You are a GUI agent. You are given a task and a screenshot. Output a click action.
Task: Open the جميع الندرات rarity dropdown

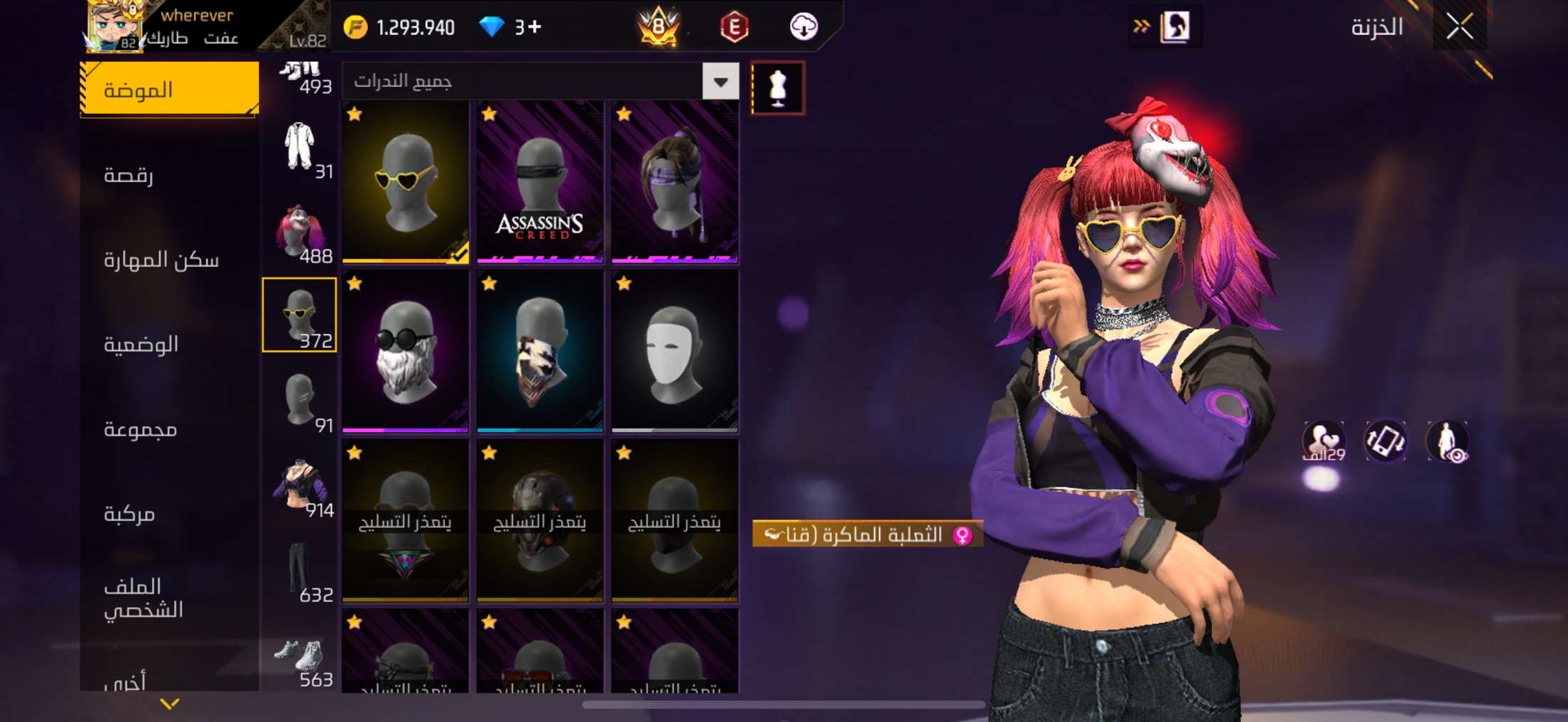[x=720, y=82]
